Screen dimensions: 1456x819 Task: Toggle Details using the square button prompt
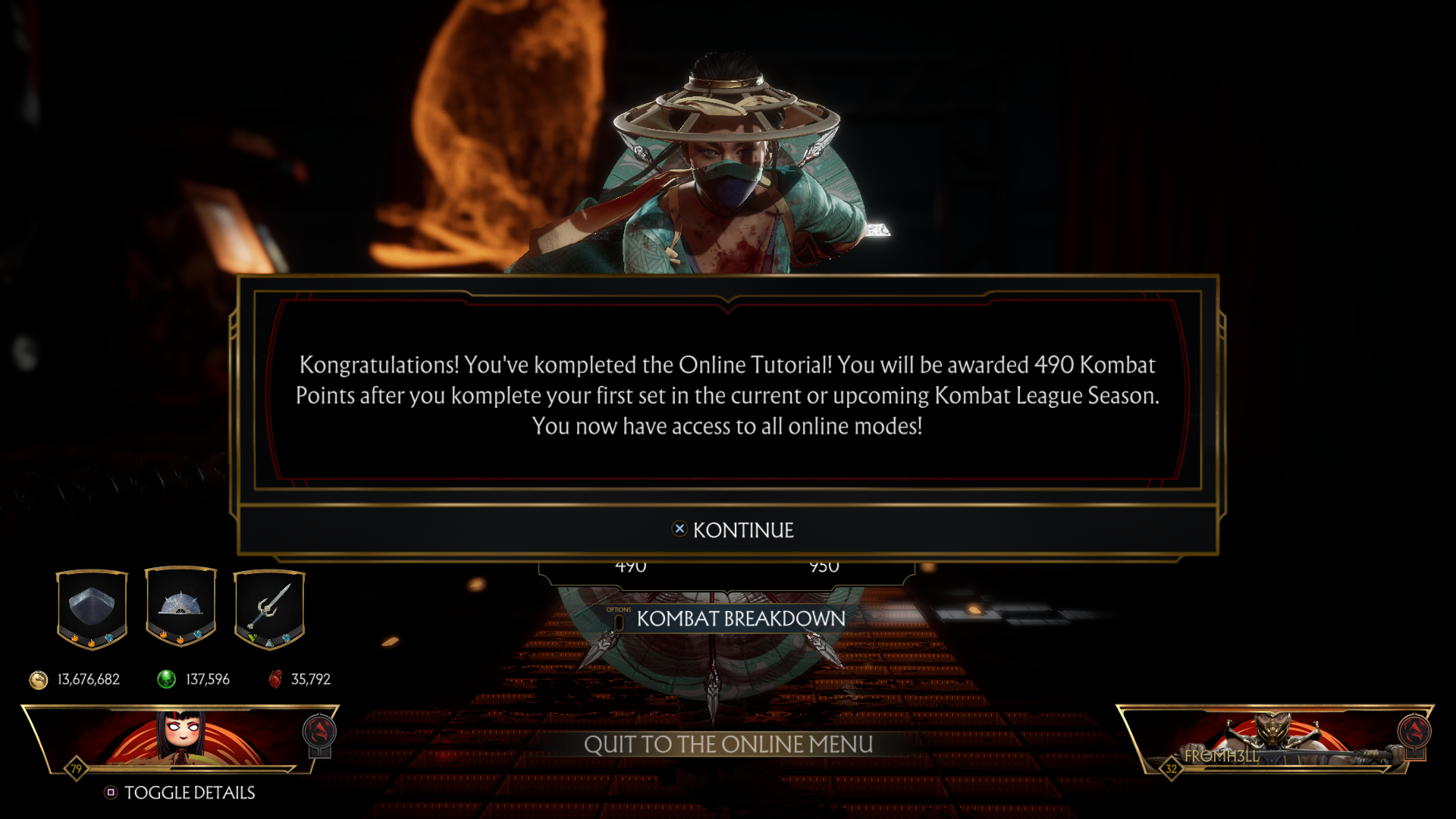coord(111,792)
